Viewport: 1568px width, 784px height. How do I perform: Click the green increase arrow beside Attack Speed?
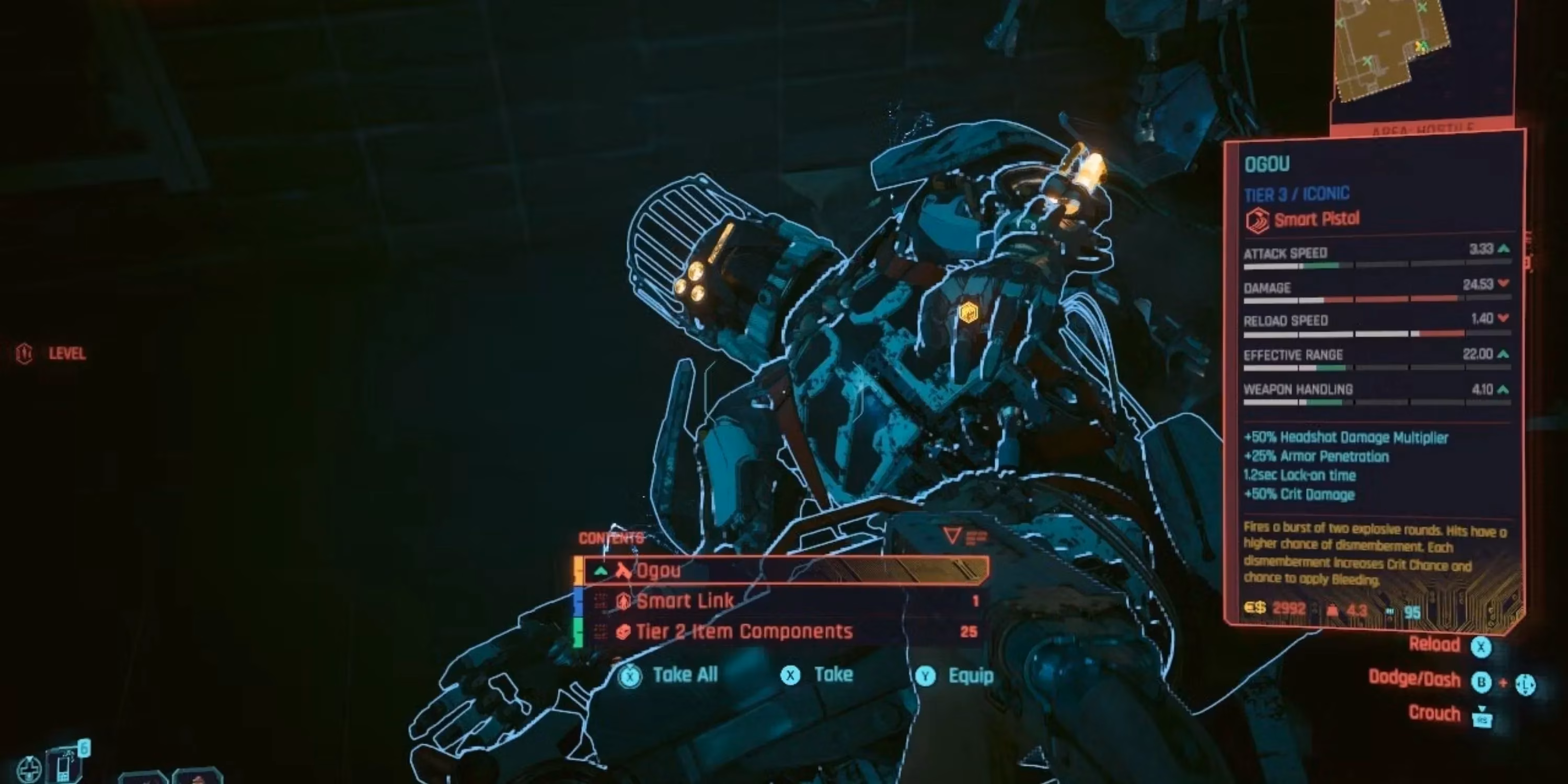point(1504,250)
